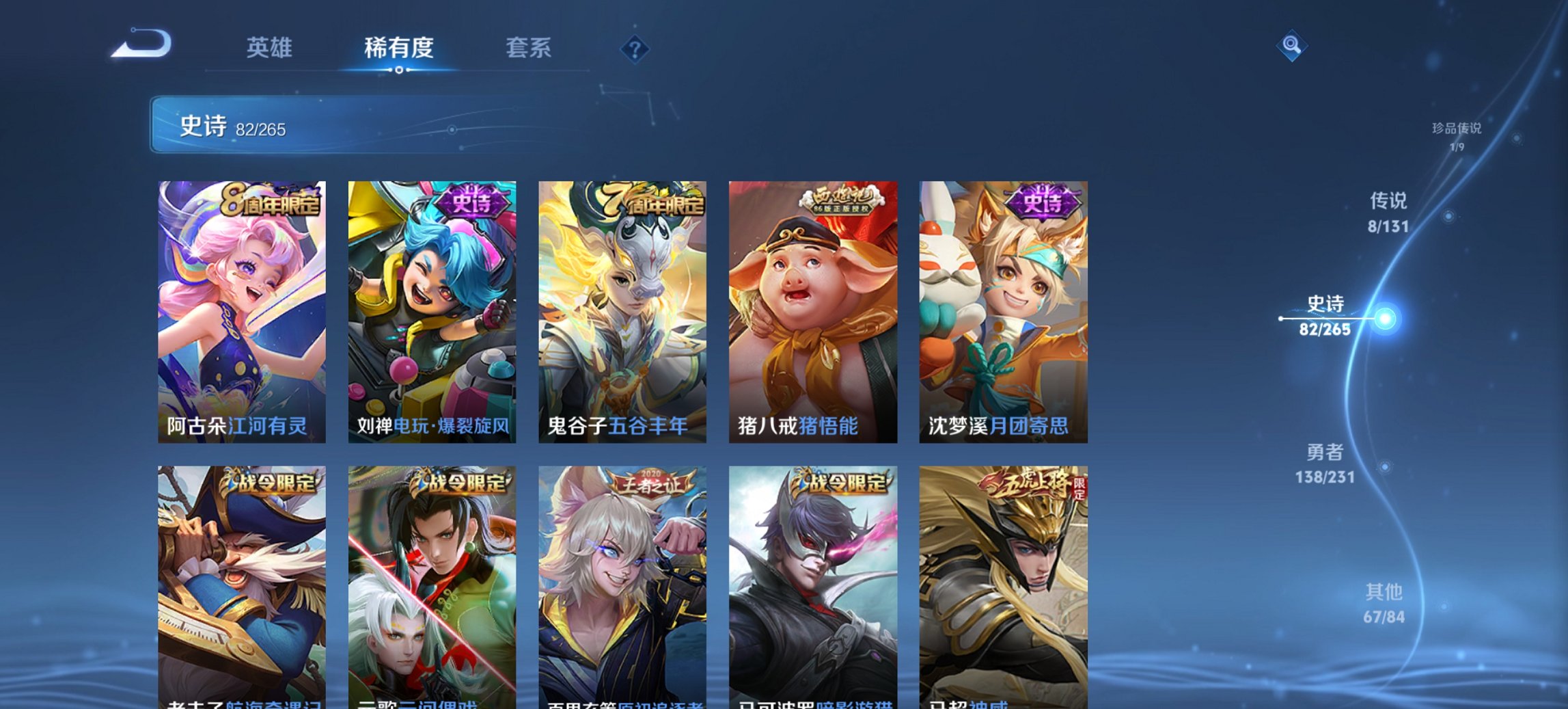This screenshot has height=709, width=1568.
Task: Click the question mark help icon
Action: pos(635,48)
